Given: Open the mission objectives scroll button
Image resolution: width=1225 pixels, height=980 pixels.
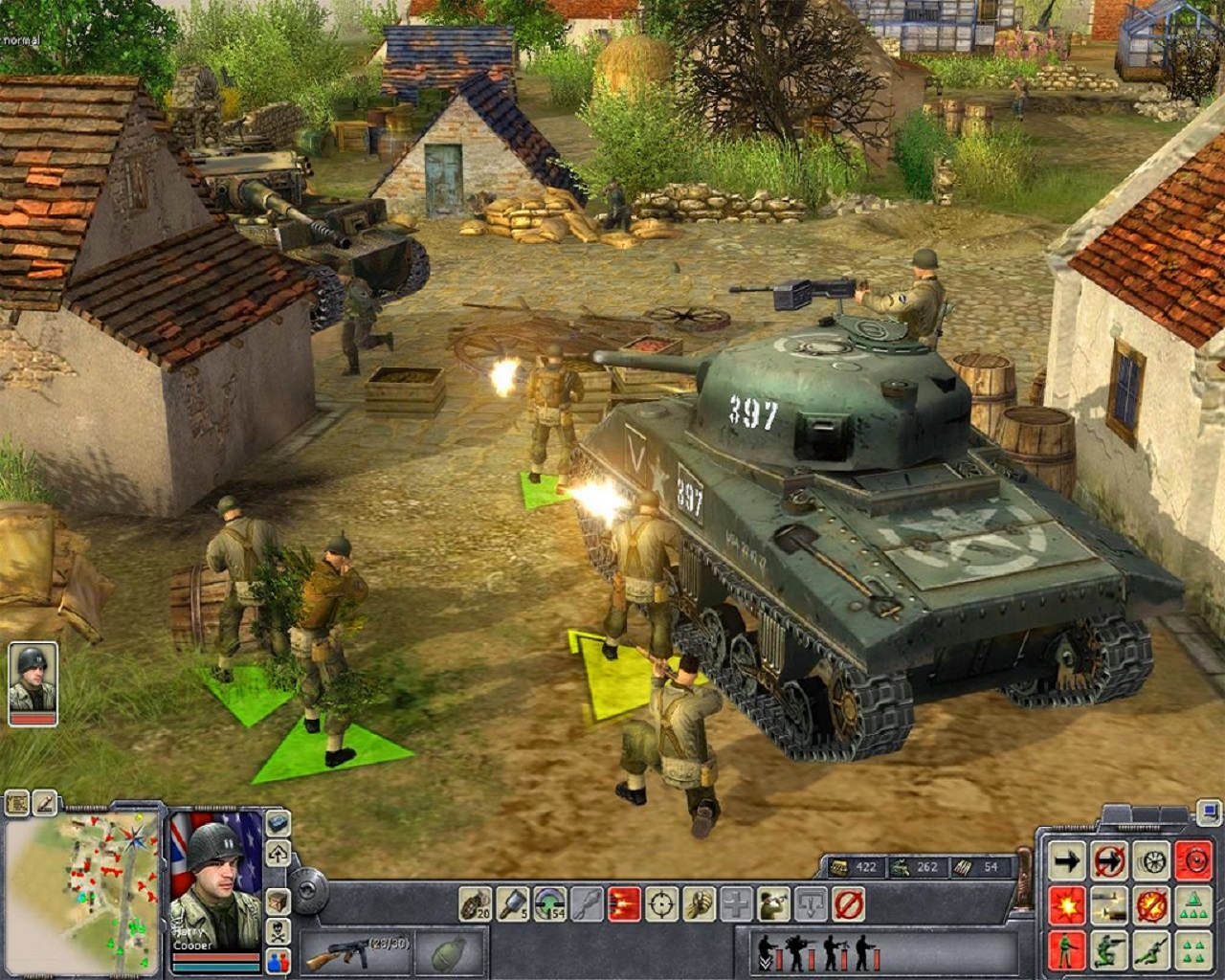Looking at the screenshot, I should coord(17,803).
